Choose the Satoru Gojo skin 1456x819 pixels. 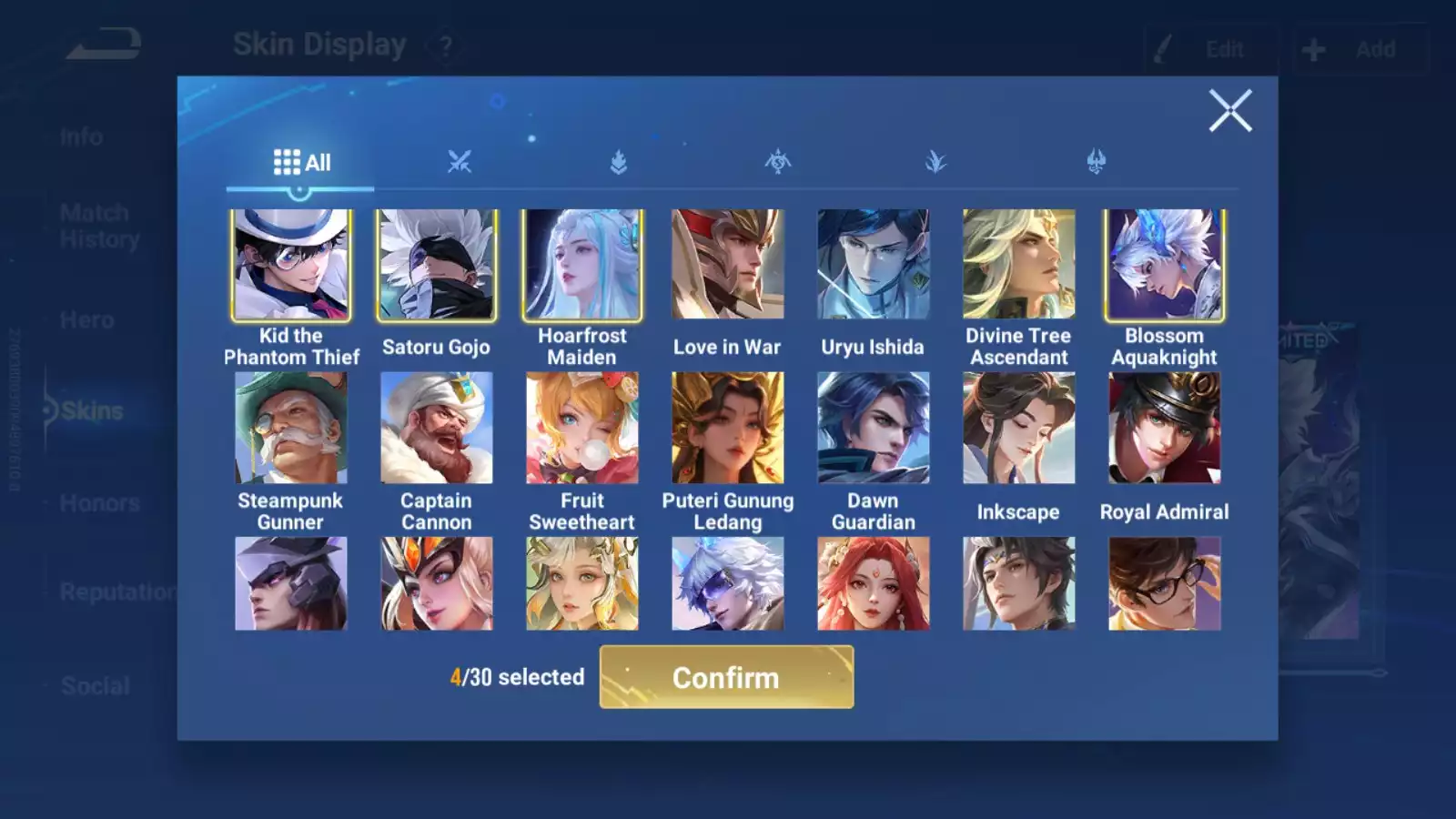[x=437, y=265]
